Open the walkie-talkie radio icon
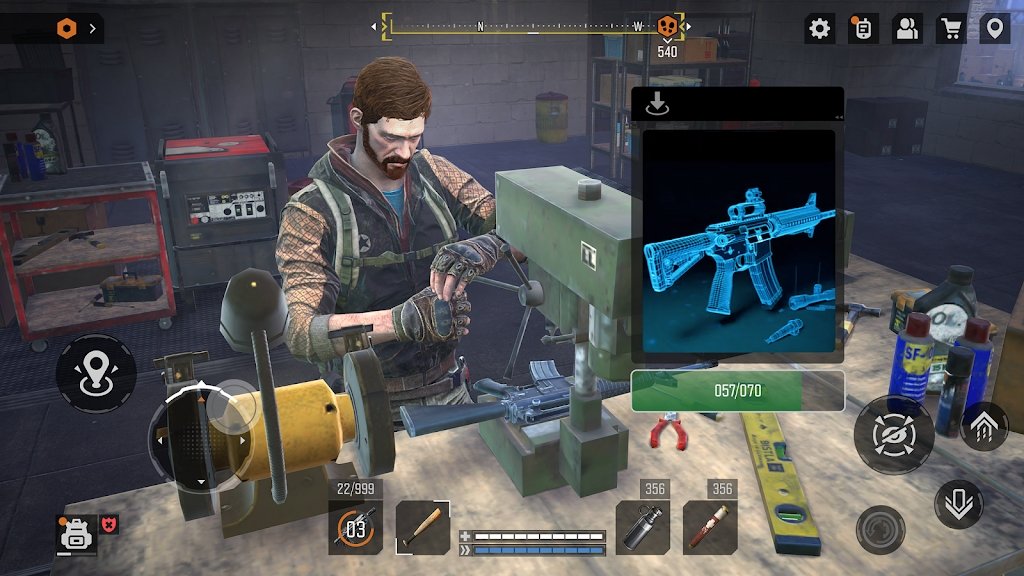The height and width of the screenshot is (576, 1024). [863, 28]
